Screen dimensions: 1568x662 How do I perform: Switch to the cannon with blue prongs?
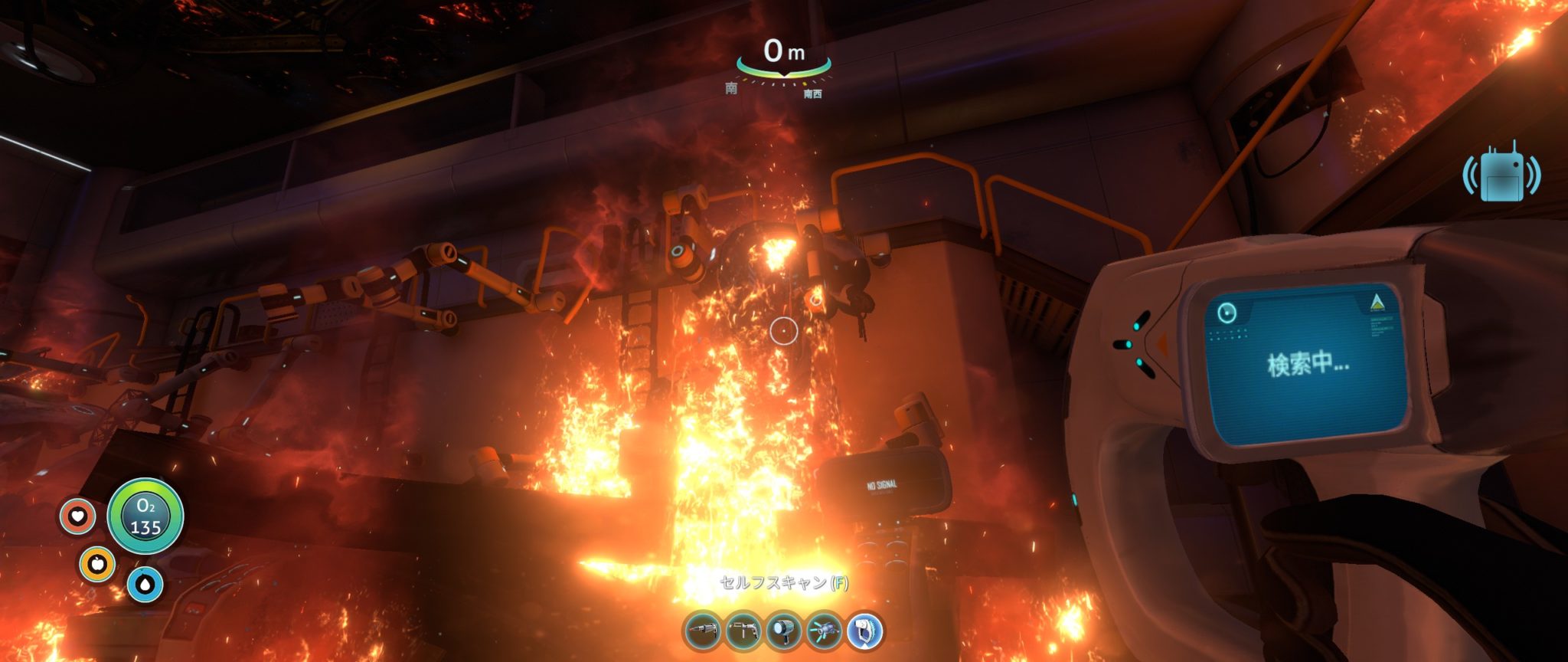coord(825,632)
